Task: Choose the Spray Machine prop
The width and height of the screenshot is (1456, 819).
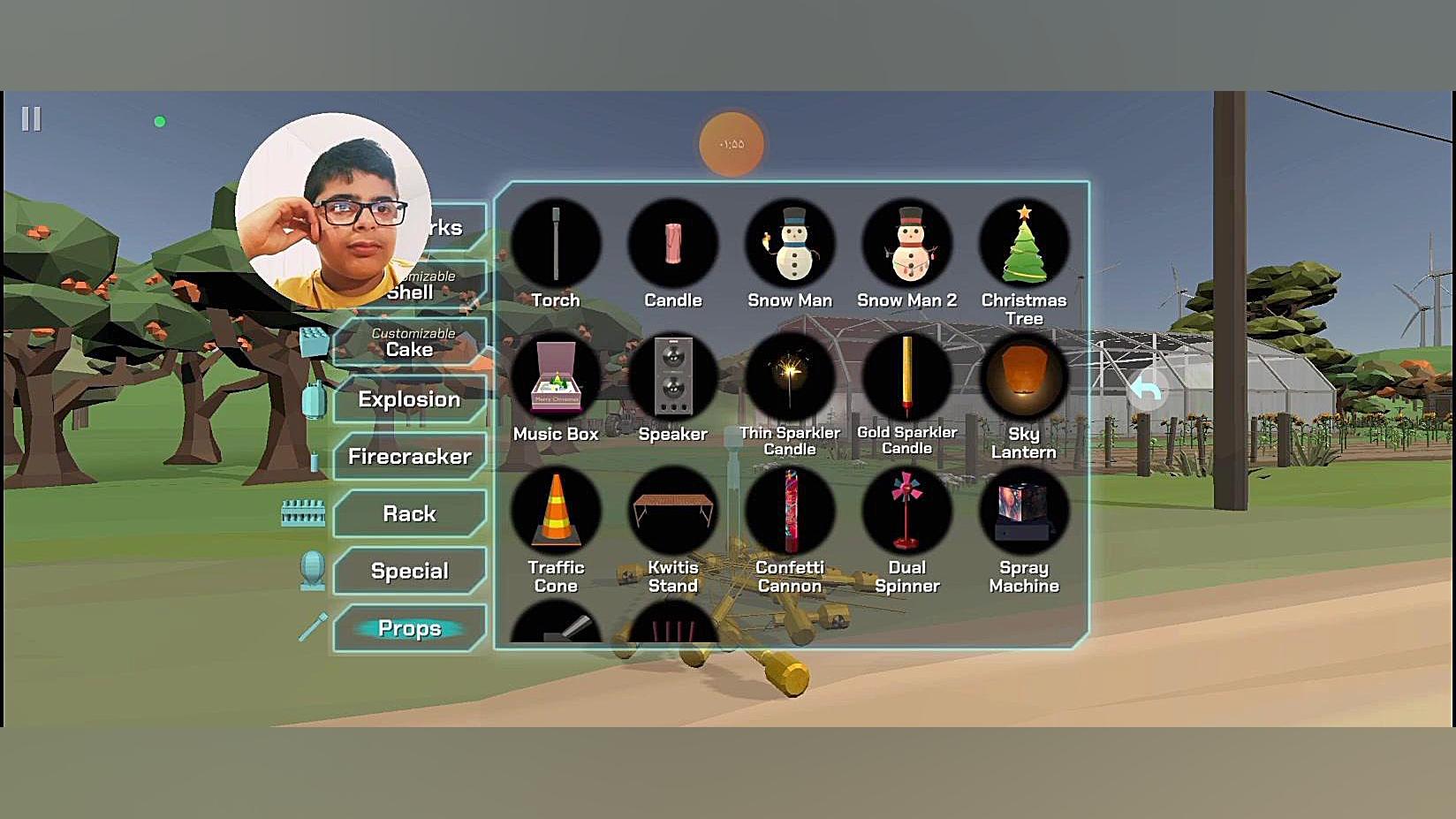Action: click(1023, 512)
